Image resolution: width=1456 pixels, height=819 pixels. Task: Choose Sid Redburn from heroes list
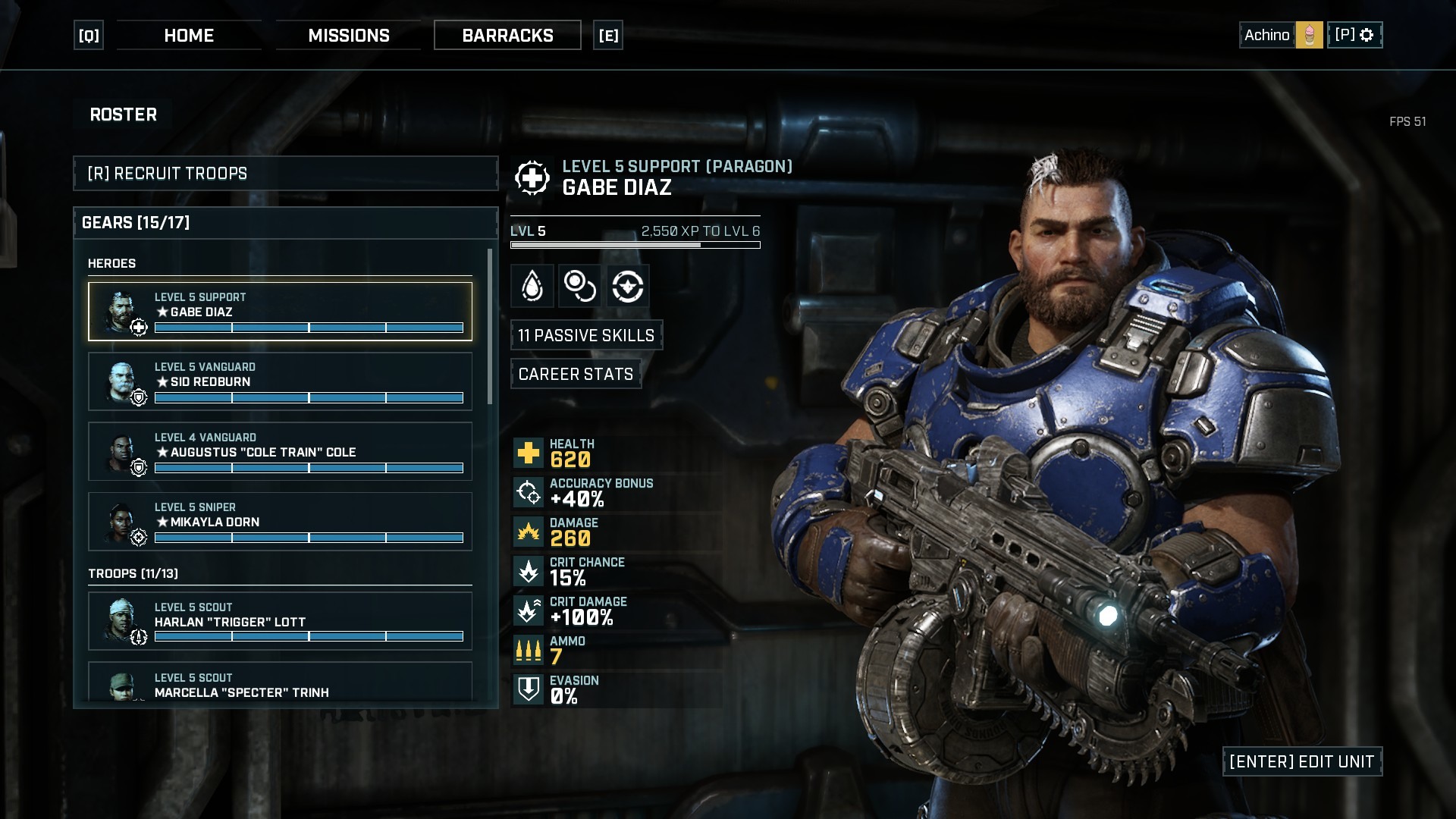click(280, 381)
